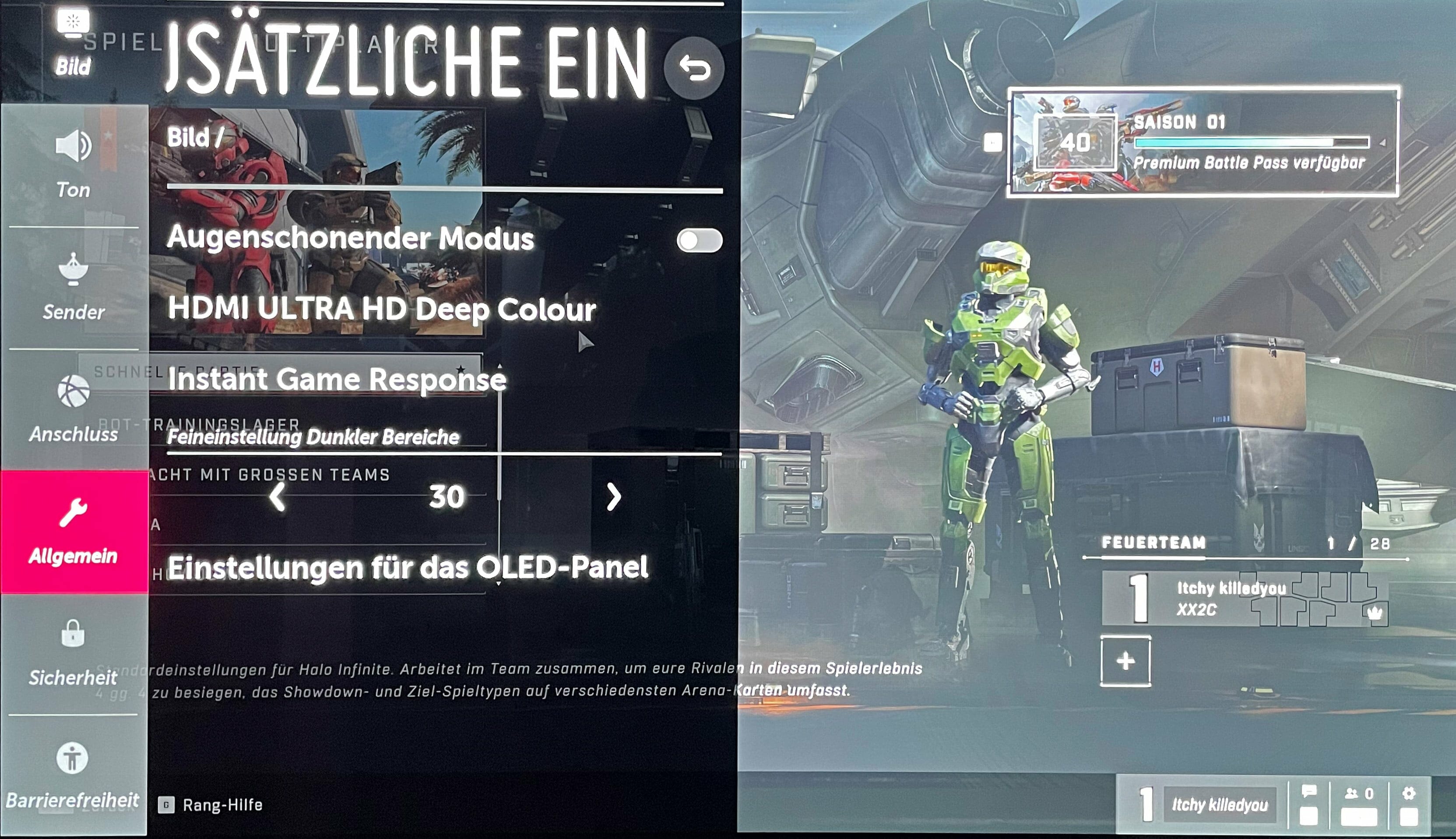Viewport: 1456px width, 839px height.
Task: Select the Itchy killedyou fireteam player card
Action: (1244, 598)
